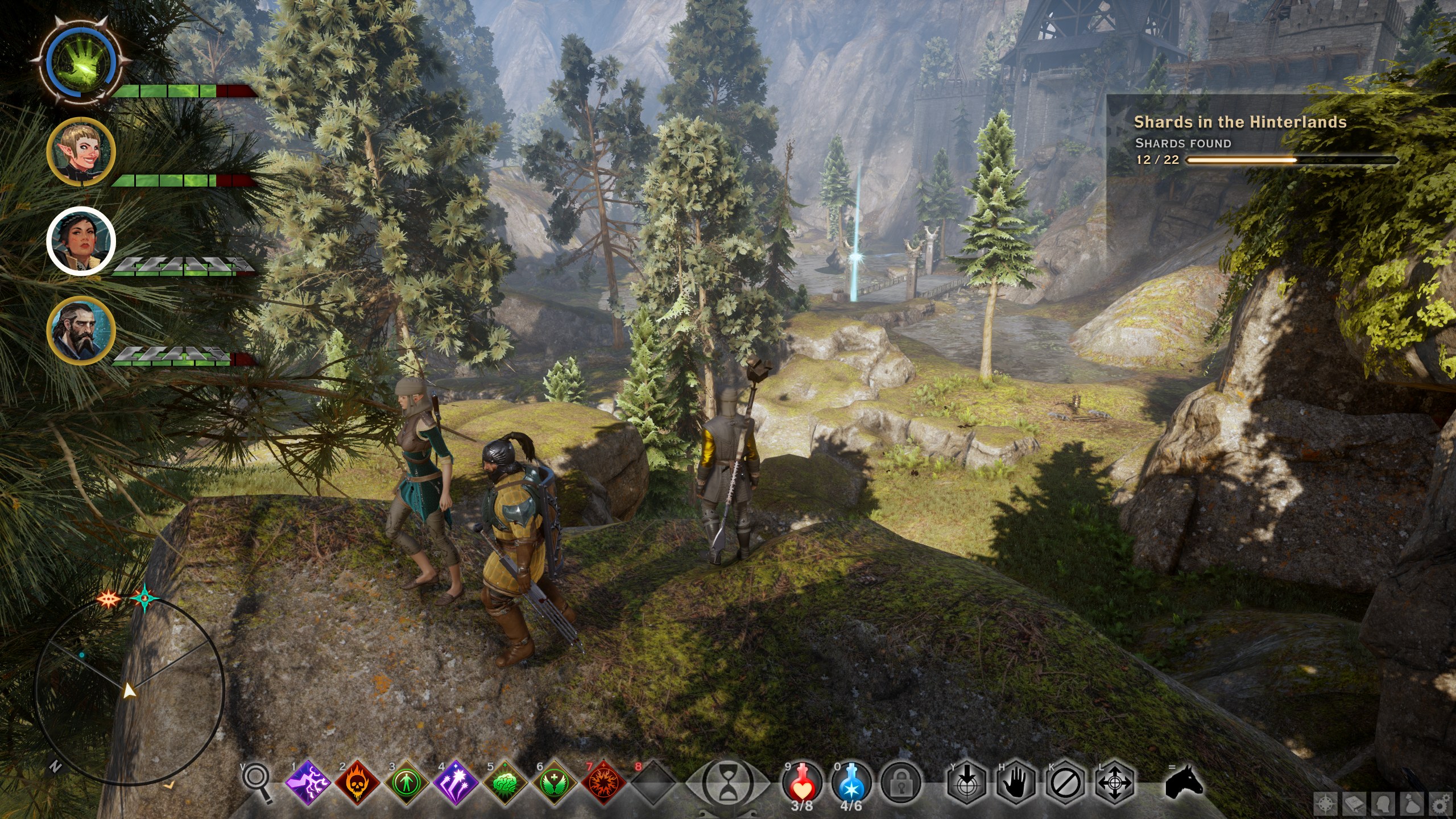Open the map with the compass icon
Image resolution: width=1456 pixels, height=819 pixels.
[1325, 804]
